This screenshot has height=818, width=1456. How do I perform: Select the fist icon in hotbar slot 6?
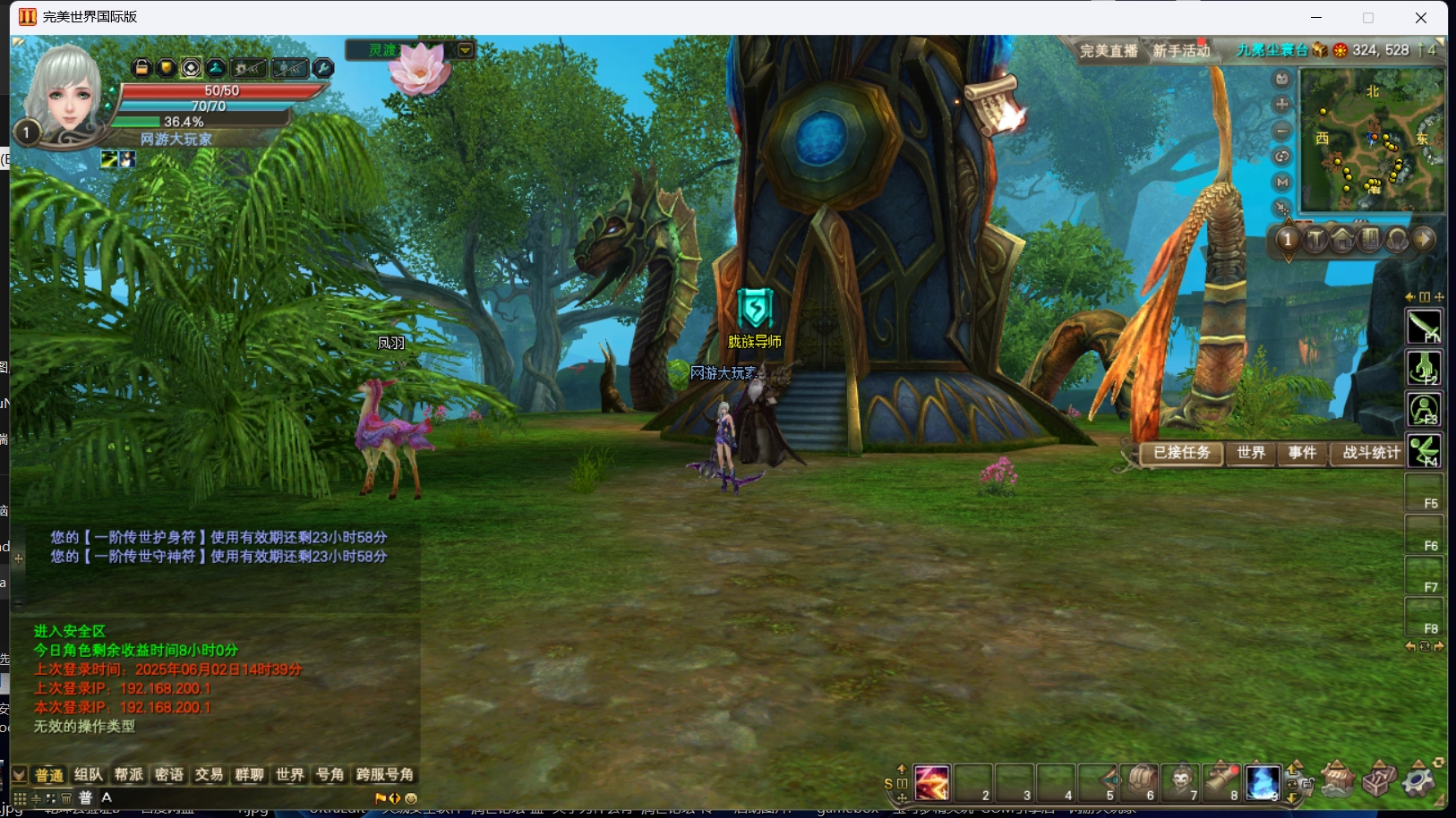[x=1140, y=782]
